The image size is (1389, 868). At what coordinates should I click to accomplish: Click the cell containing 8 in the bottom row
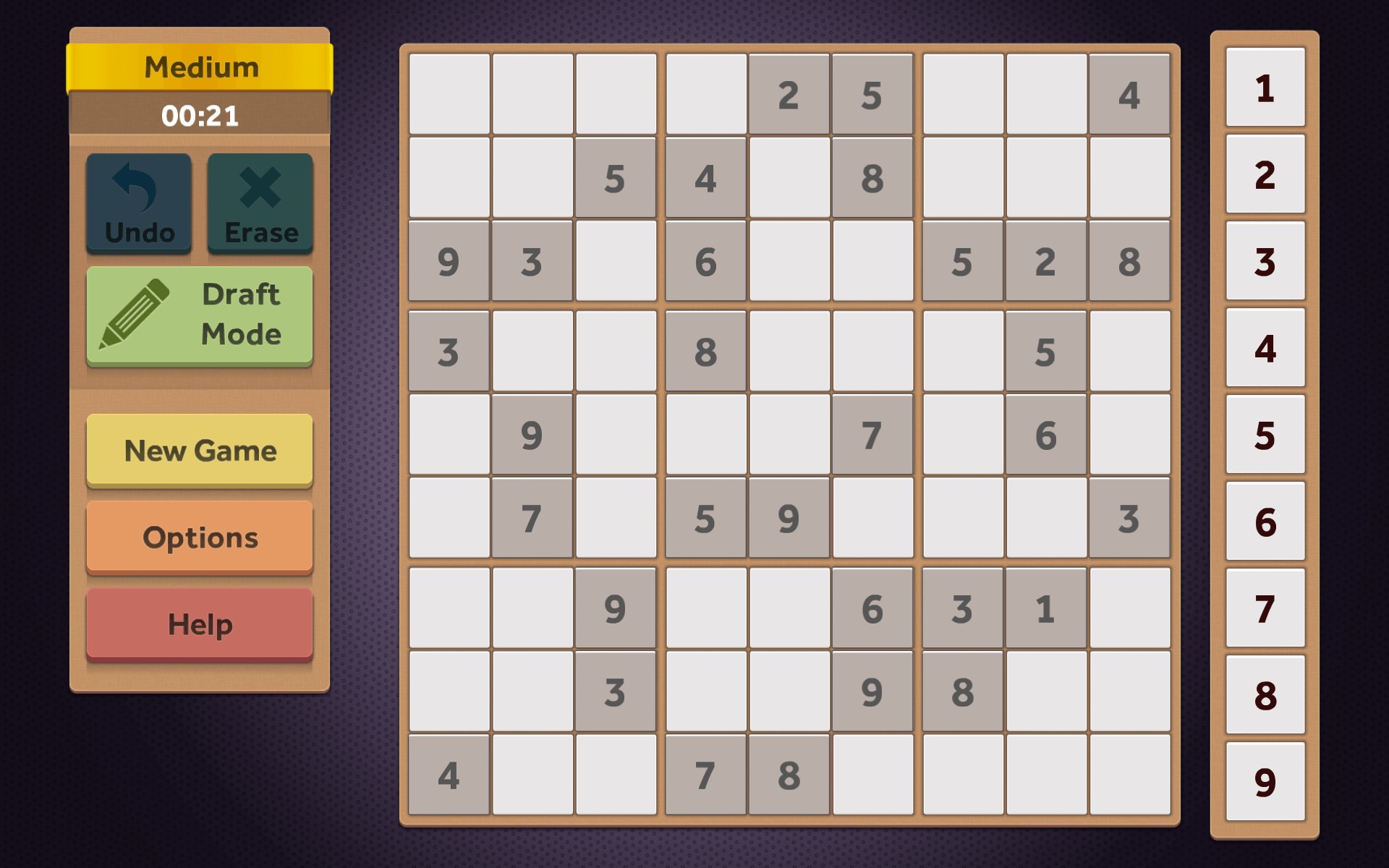789,774
